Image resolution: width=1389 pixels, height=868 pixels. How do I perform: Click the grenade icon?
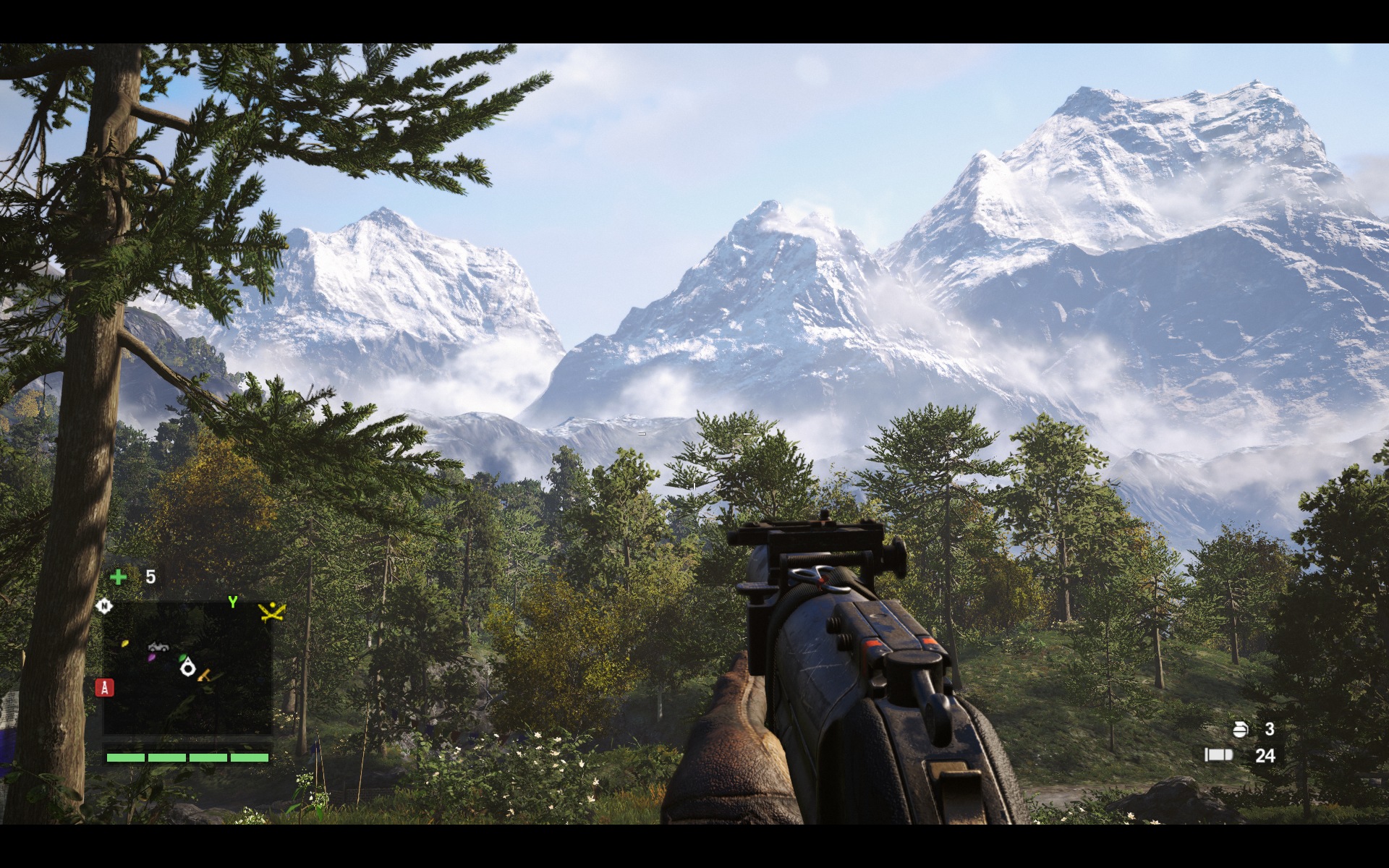point(1240,729)
